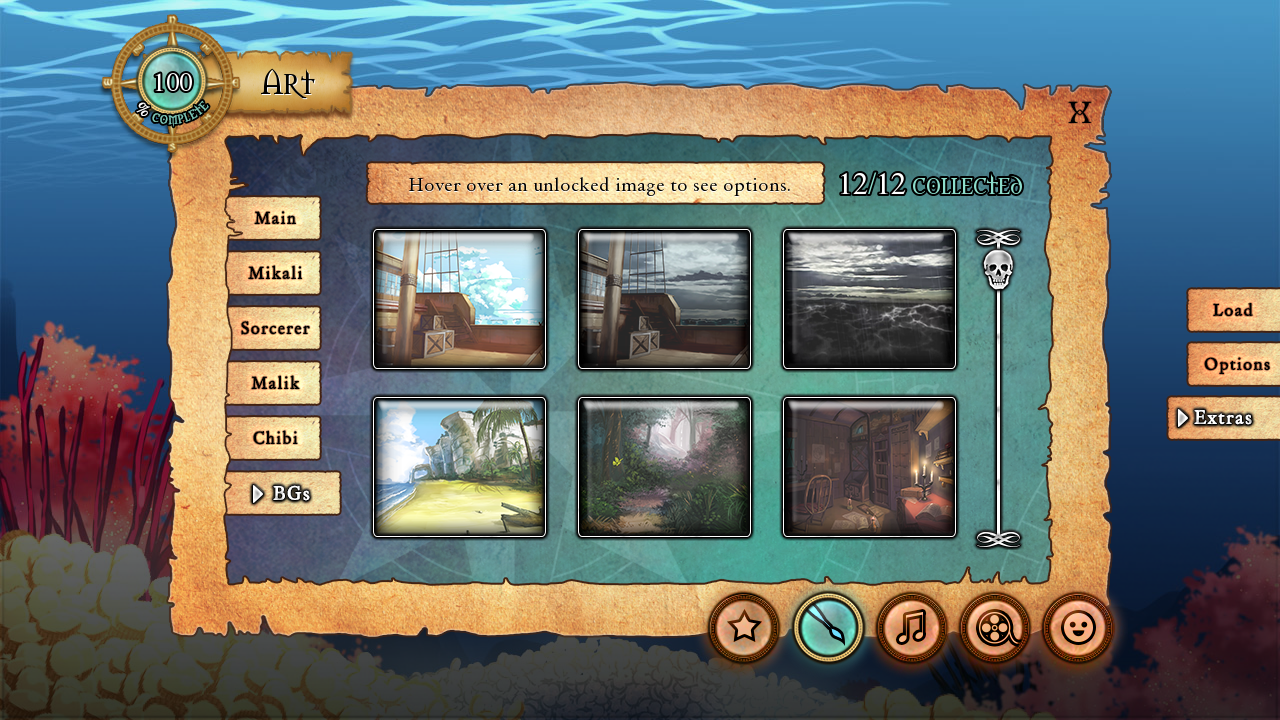Close the Art gallery with the X

(x=1079, y=112)
